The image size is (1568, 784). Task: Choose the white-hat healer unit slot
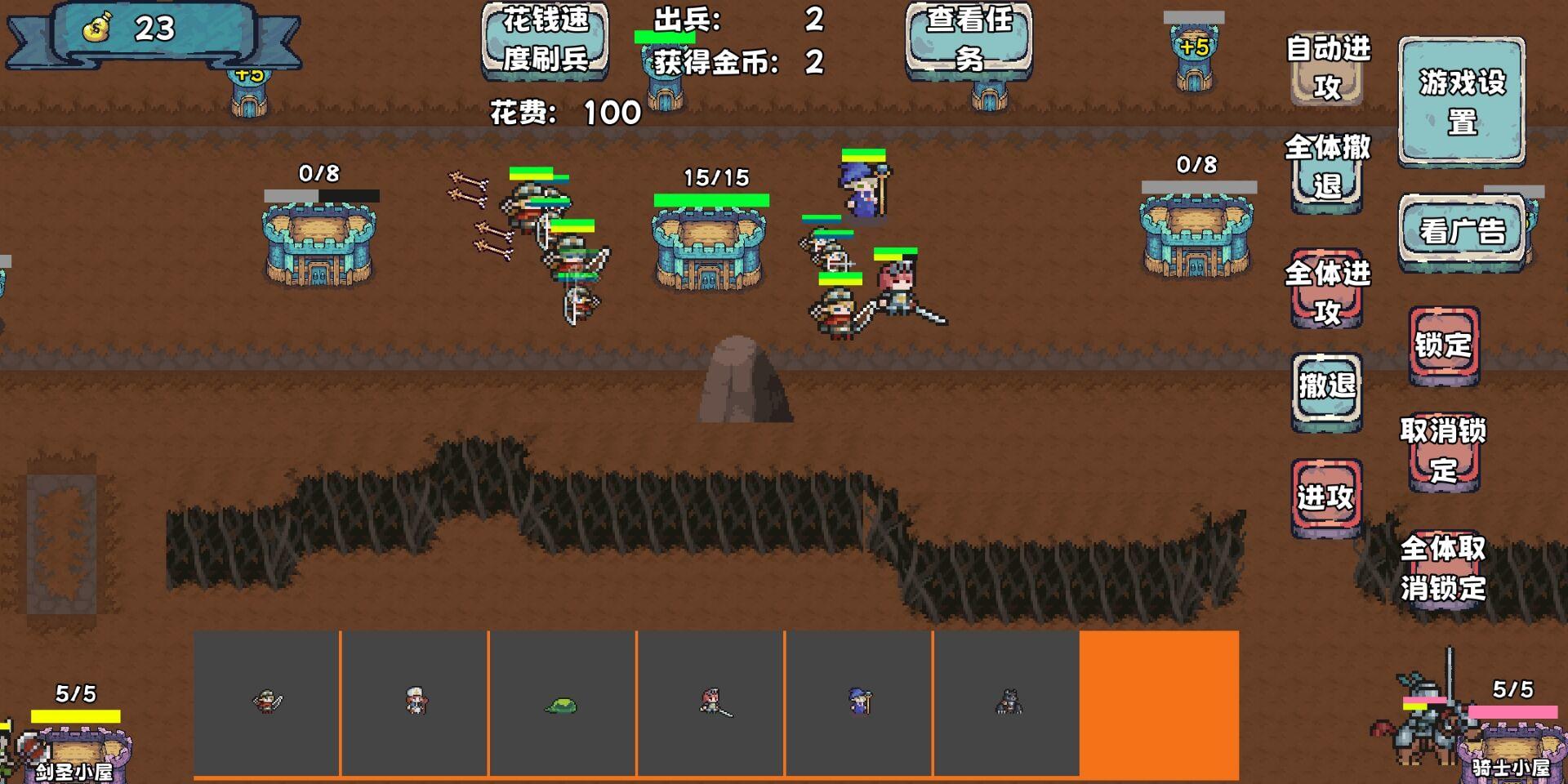pos(415,702)
